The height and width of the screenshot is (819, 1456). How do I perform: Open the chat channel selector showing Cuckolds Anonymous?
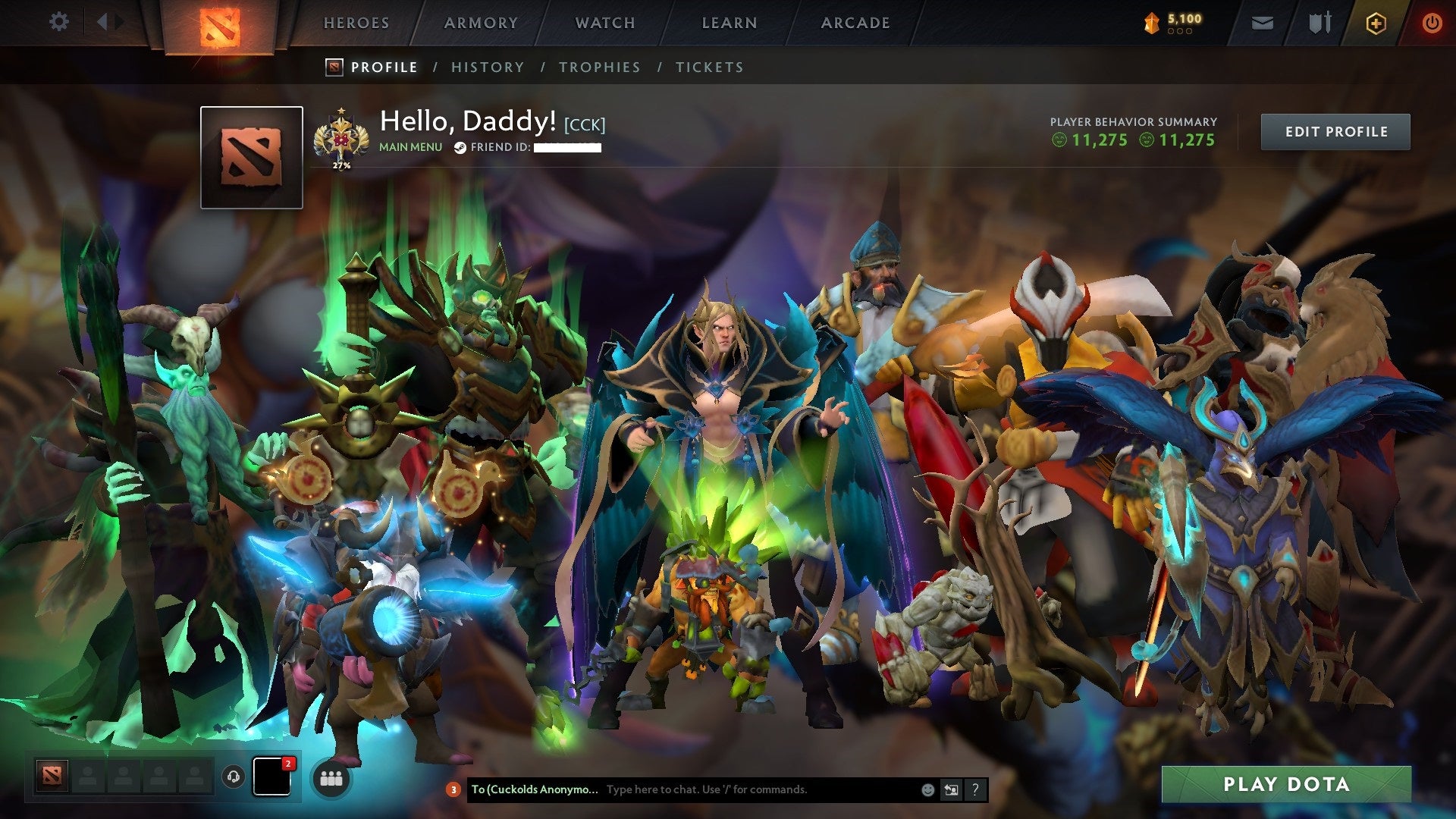coord(535,789)
